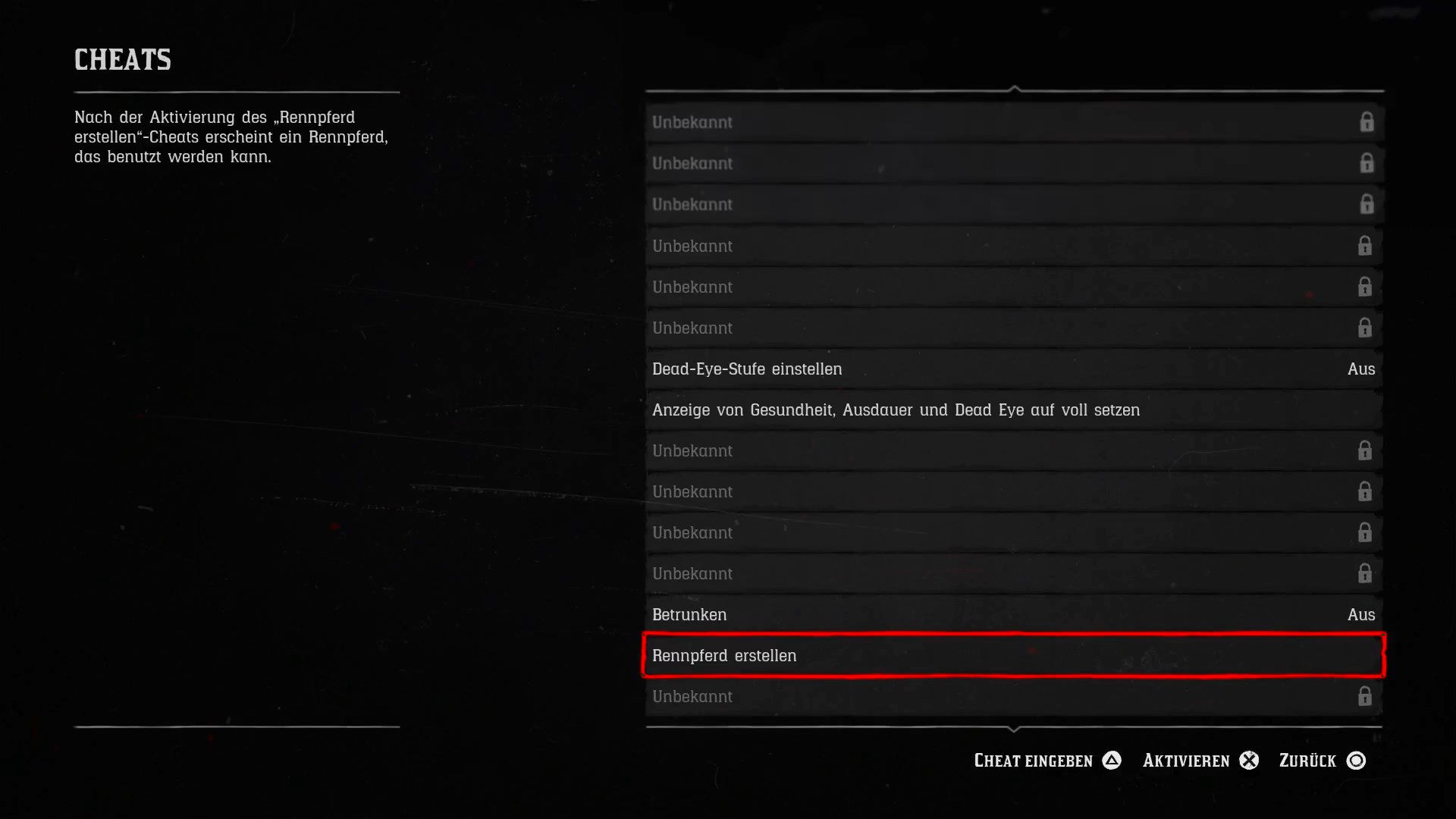Viewport: 1456px width, 819px height.
Task: Click the triangle button icon beside Cheat eingeben
Action: (x=1112, y=760)
